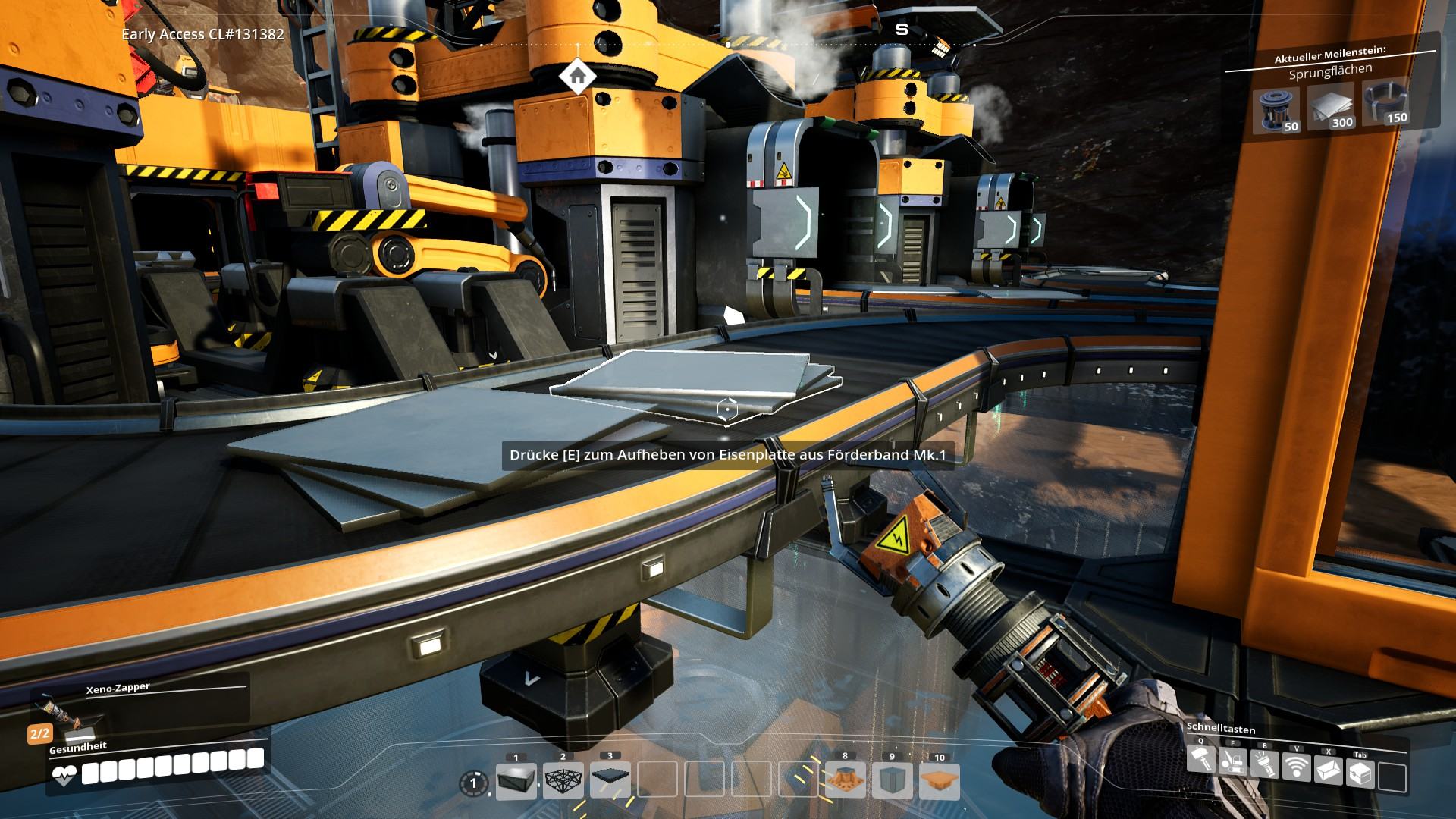Choose the black frame foundation hotbar slot
This screenshot has height=819, width=1456.
pyautogui.click(x=563, y=781)
